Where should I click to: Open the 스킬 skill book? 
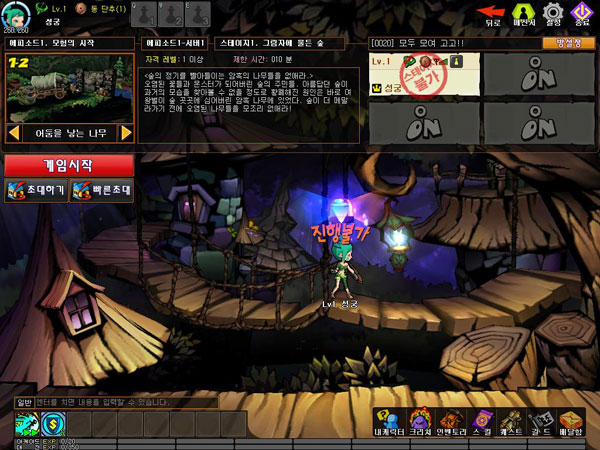(x=481, y=421)
